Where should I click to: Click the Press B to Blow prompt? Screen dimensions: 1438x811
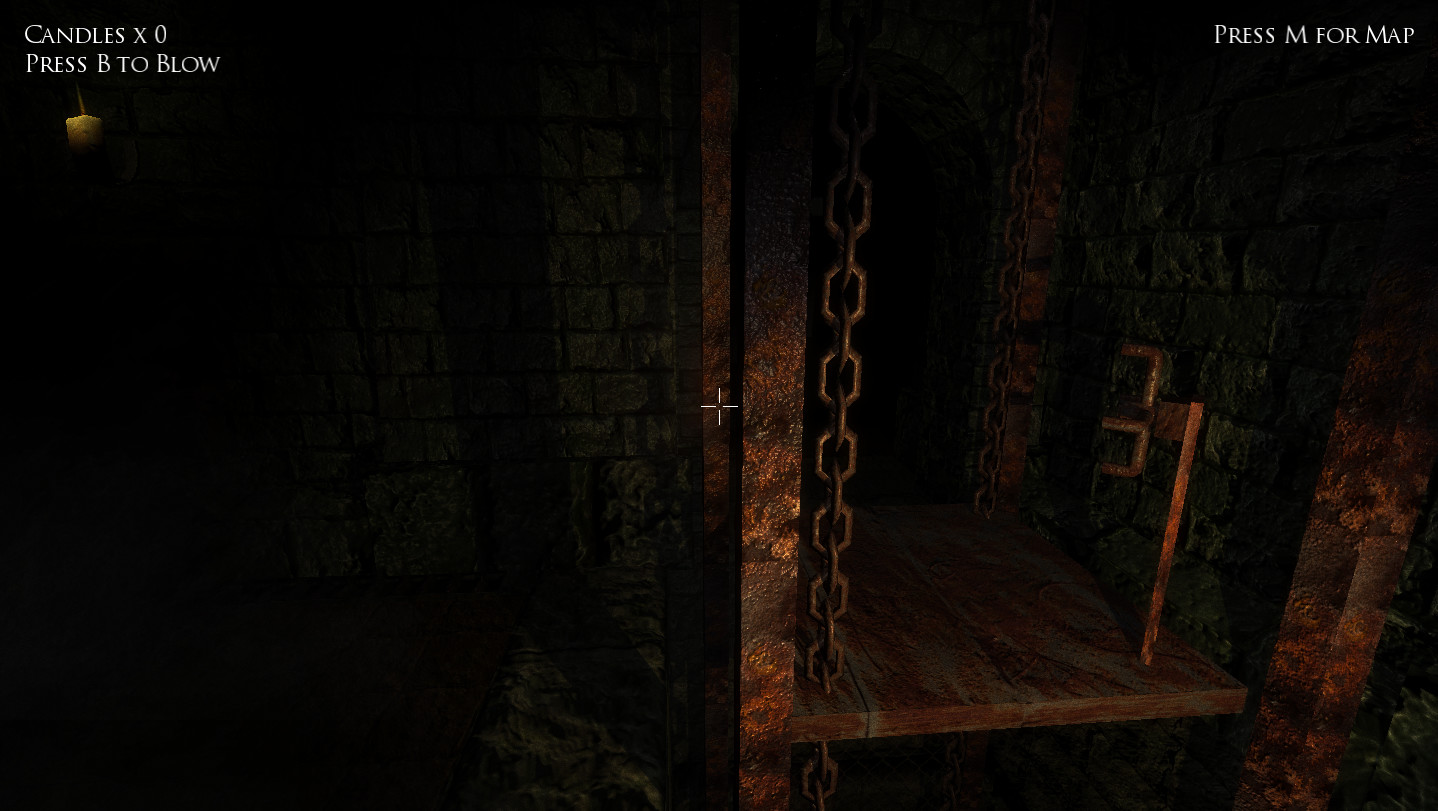pyautogui.click(x=120, y=63)
